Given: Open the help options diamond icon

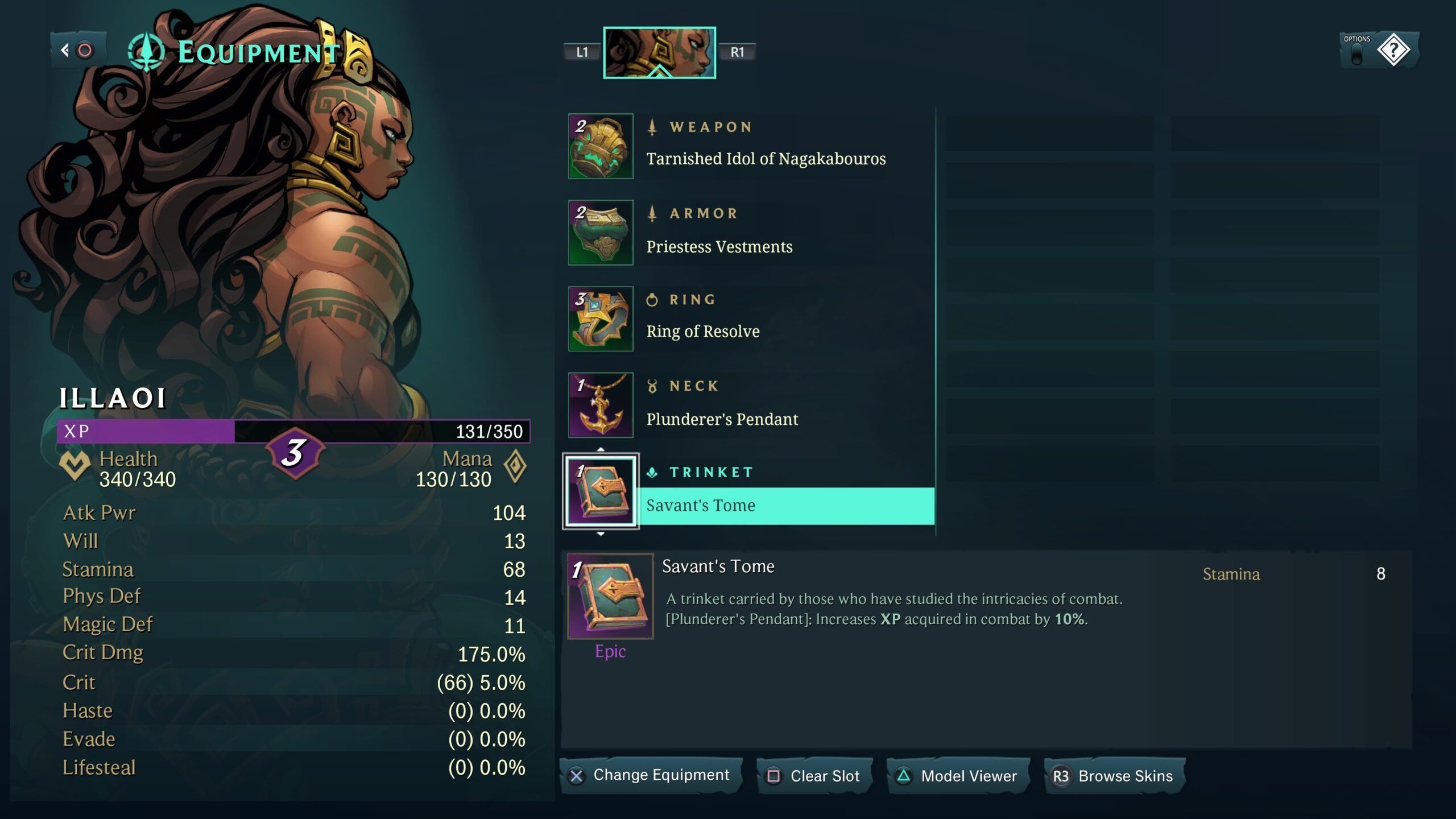Looking at the screenshot, I should click(x=1393, y=51).
